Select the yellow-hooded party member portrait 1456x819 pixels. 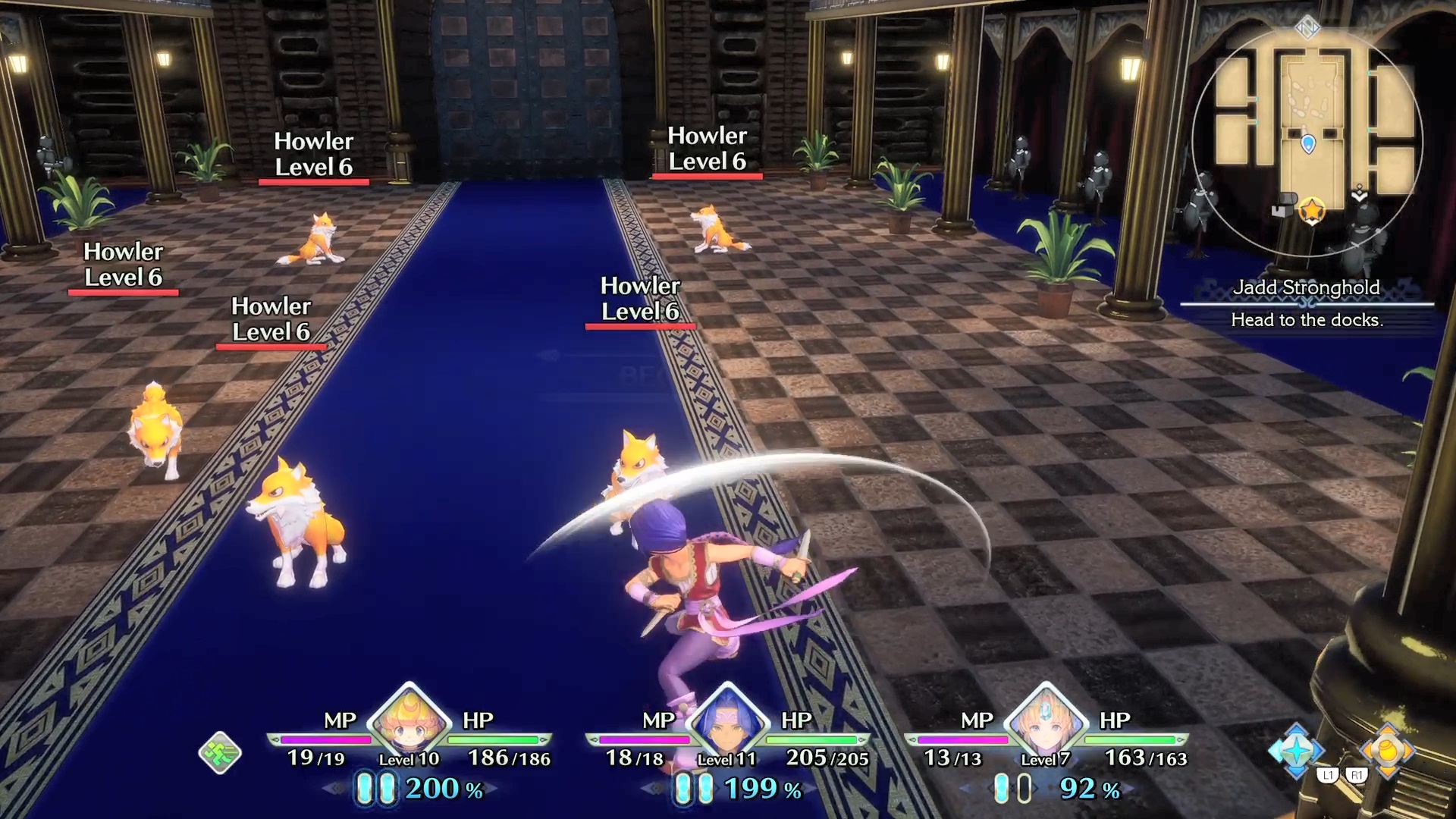(x=409, y=720)
